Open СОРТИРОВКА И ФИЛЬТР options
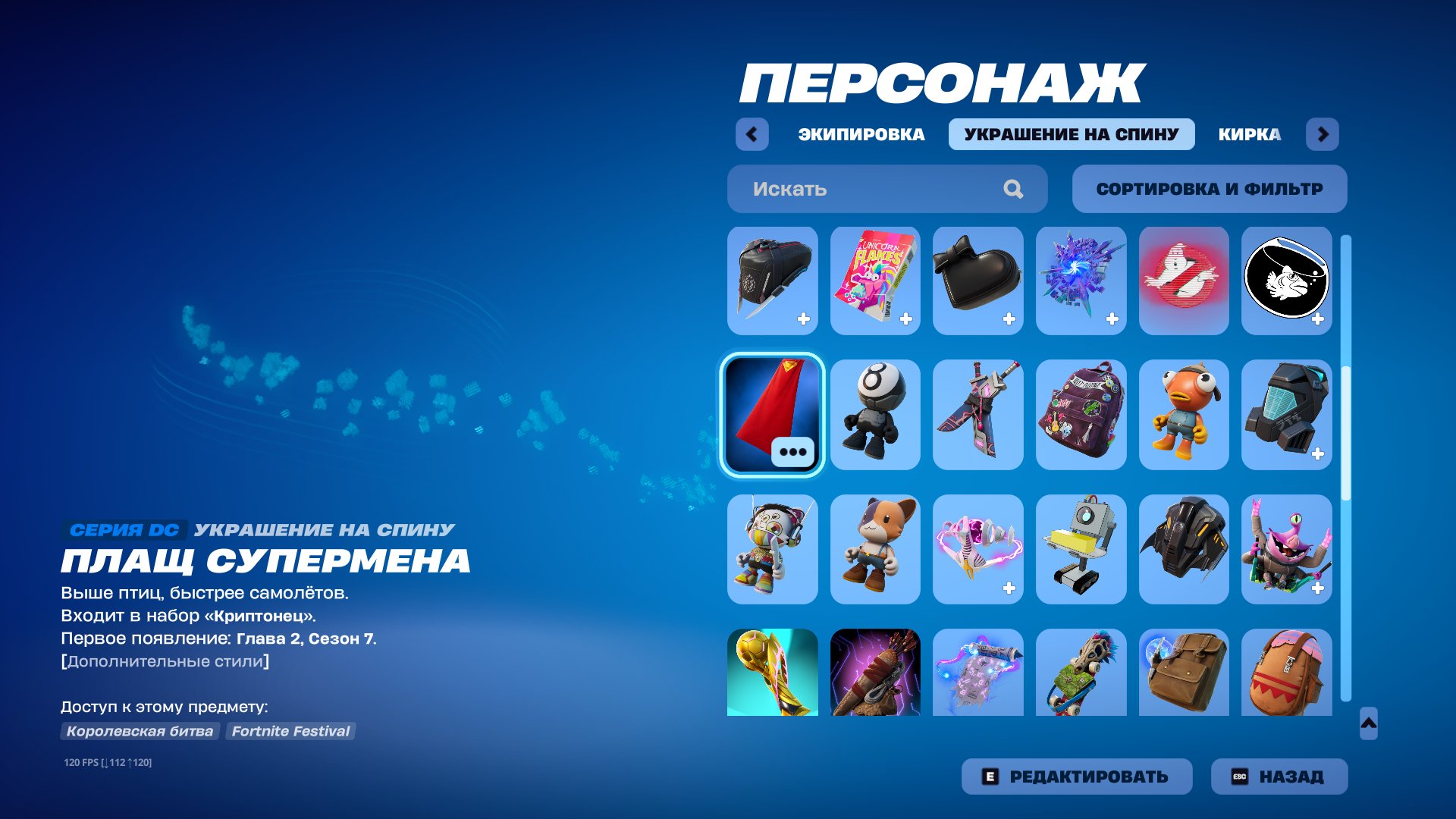The width and height of the screenshot is (1456, 819). [x=1209, y=188]
